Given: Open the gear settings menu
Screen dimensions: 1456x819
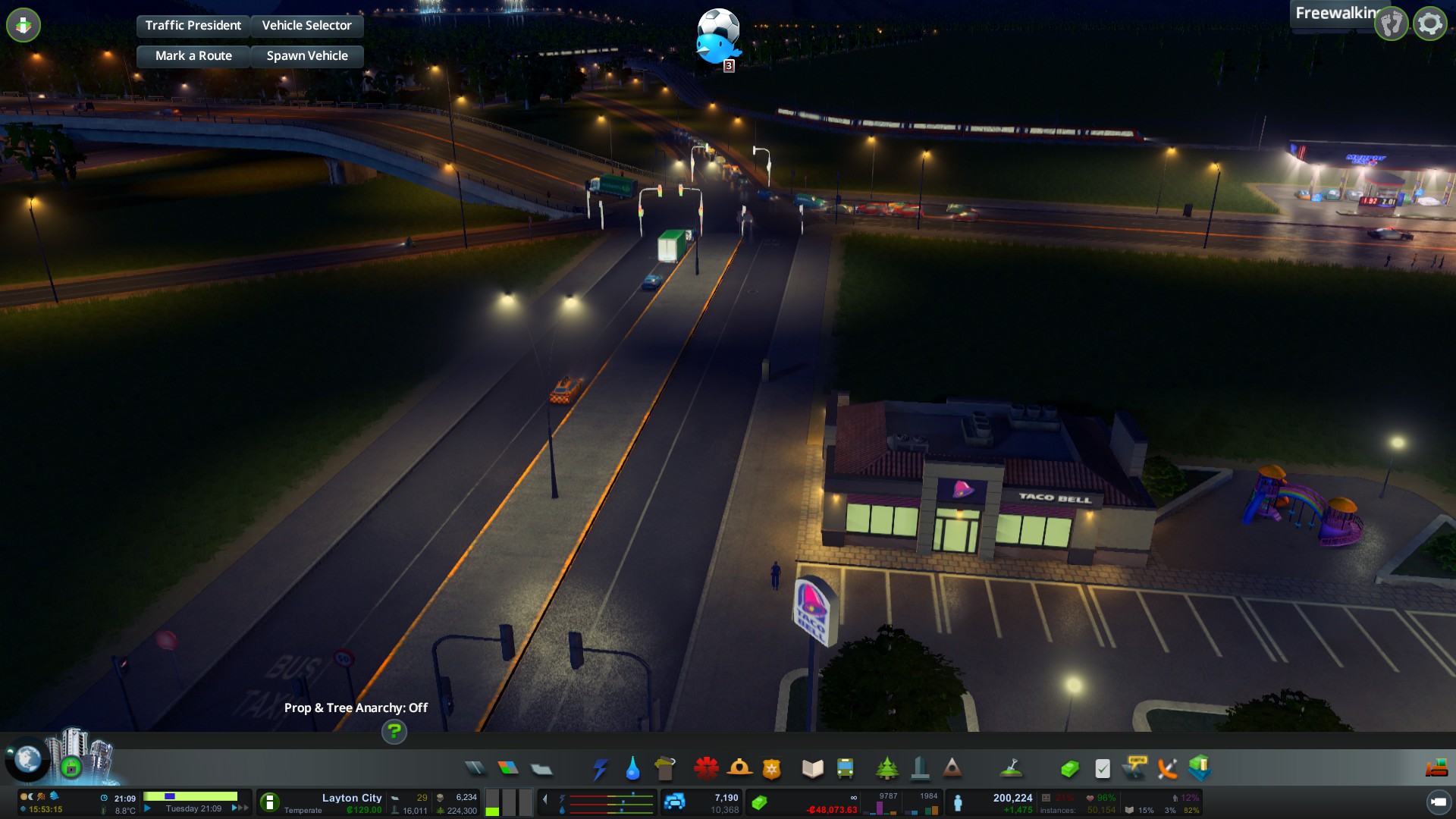Looking at the screenshot, I should coord(1429,24).
